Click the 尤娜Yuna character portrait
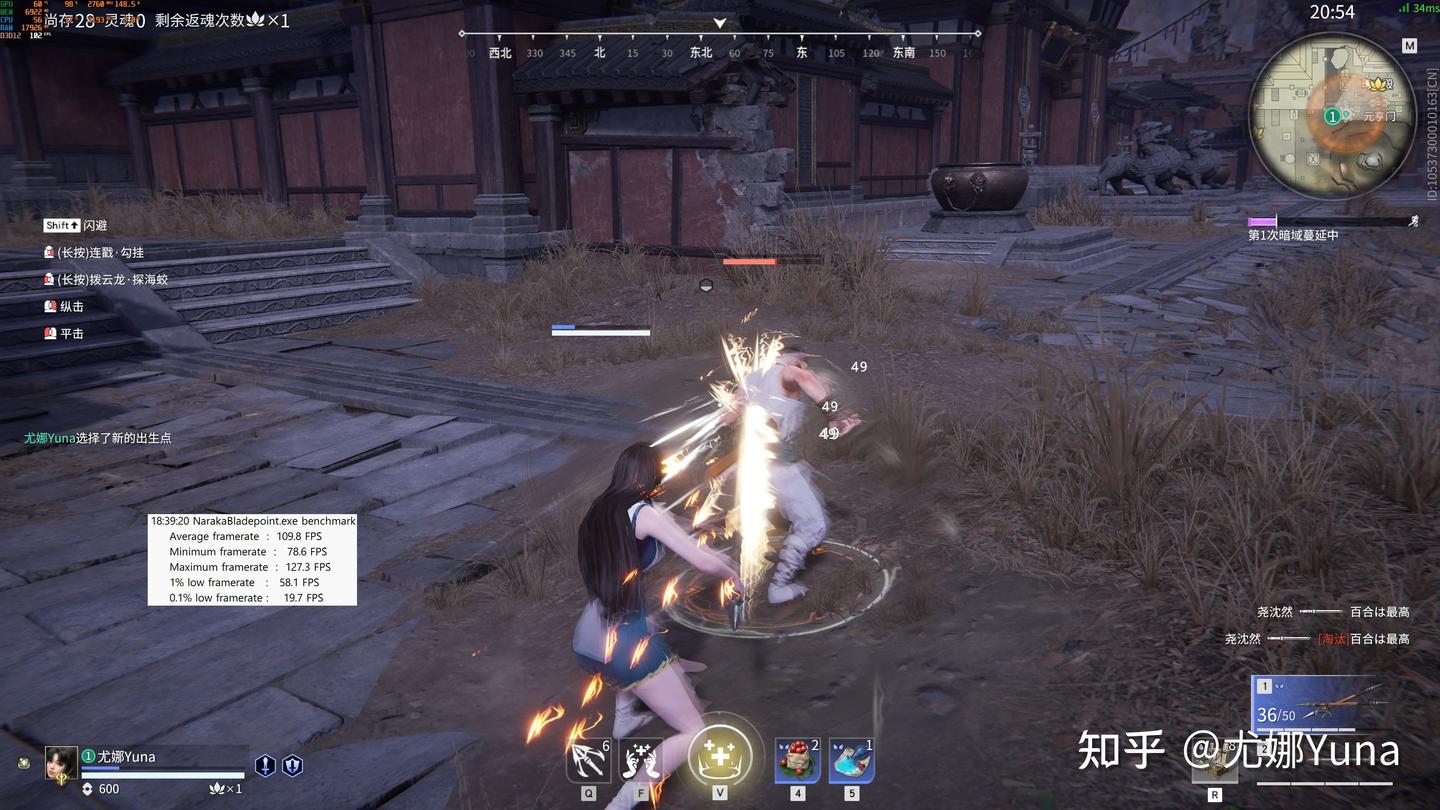Viewport: 1440px width, 810px height. pos(61,763)
